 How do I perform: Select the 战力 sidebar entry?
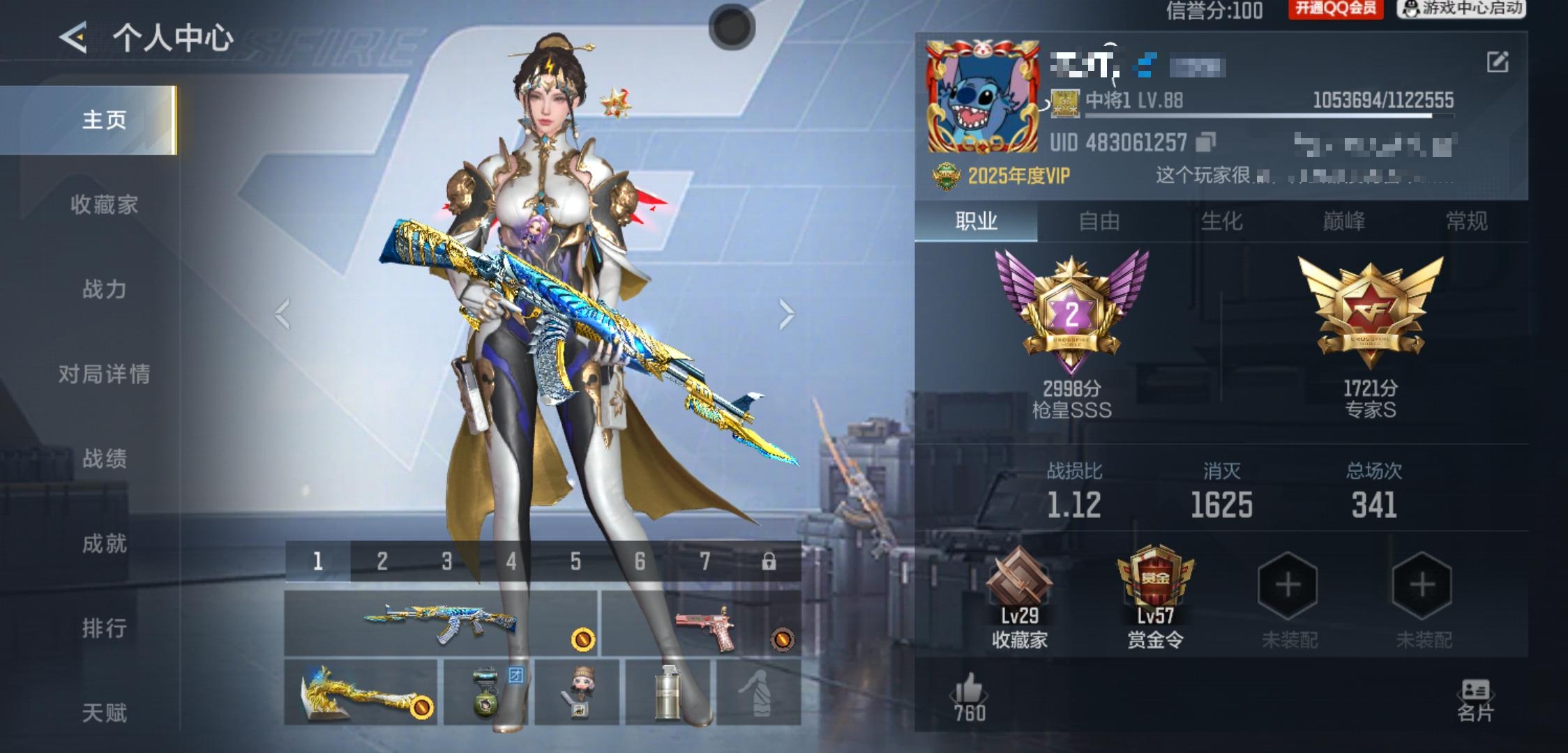pyautogui.click(x=105, y=289)
